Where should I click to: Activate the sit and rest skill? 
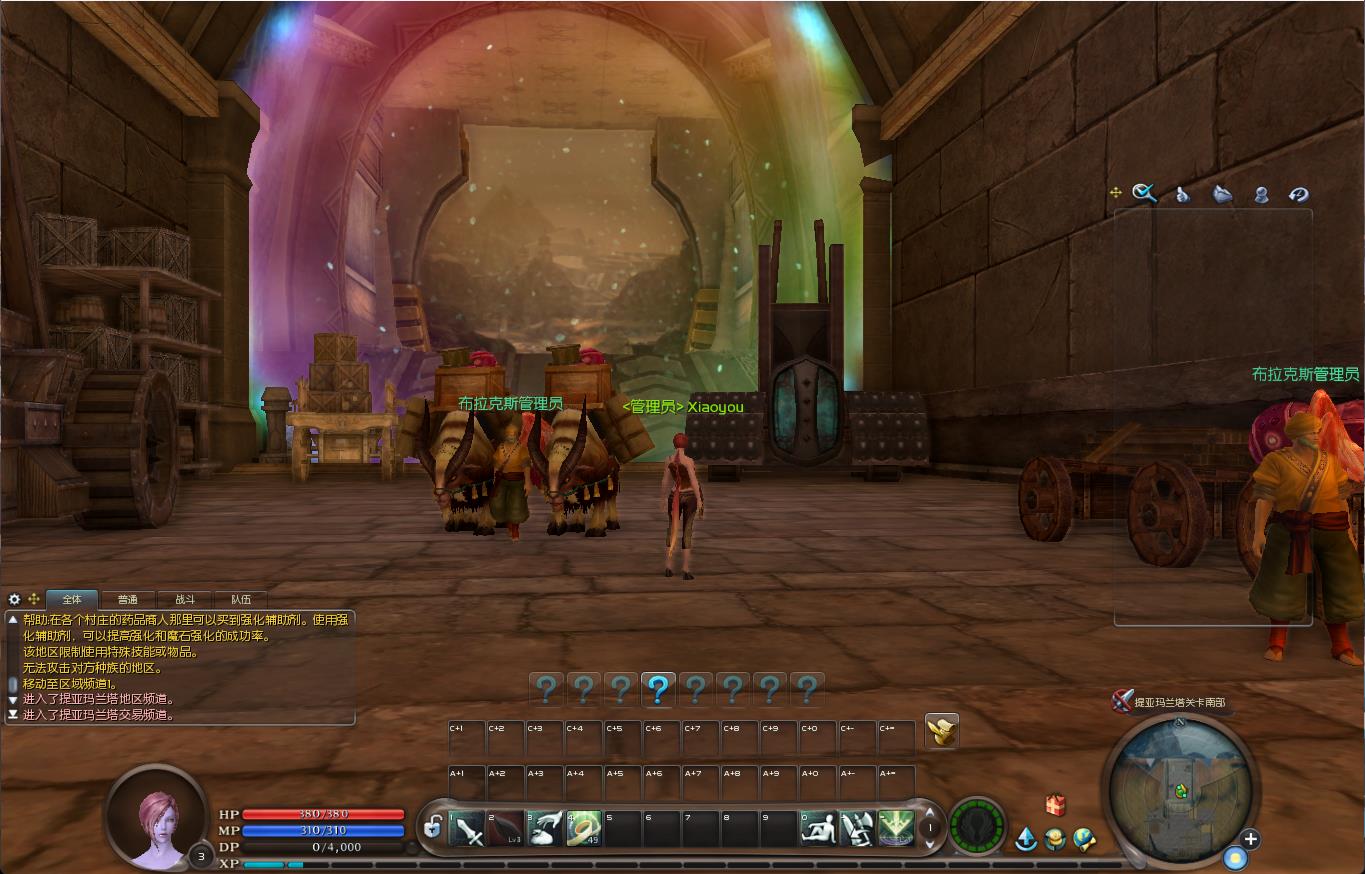pos(818,829)
